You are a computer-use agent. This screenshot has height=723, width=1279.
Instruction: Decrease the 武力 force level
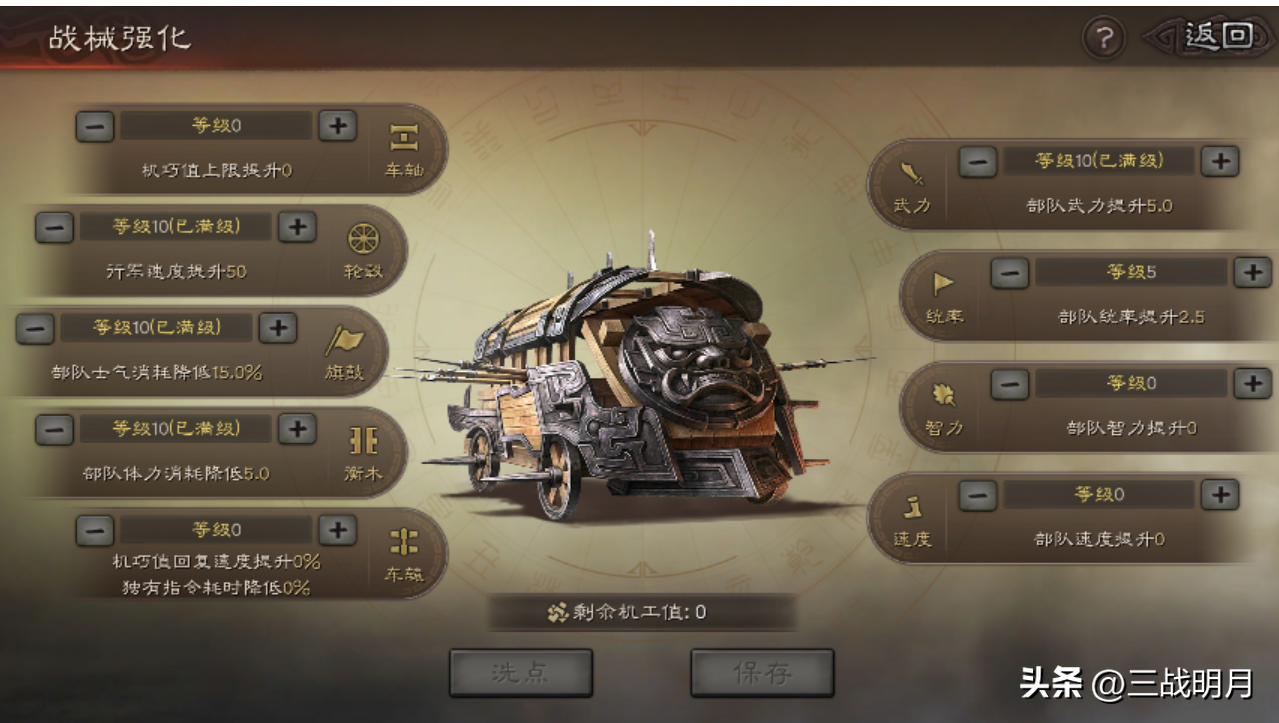(978, 161)
